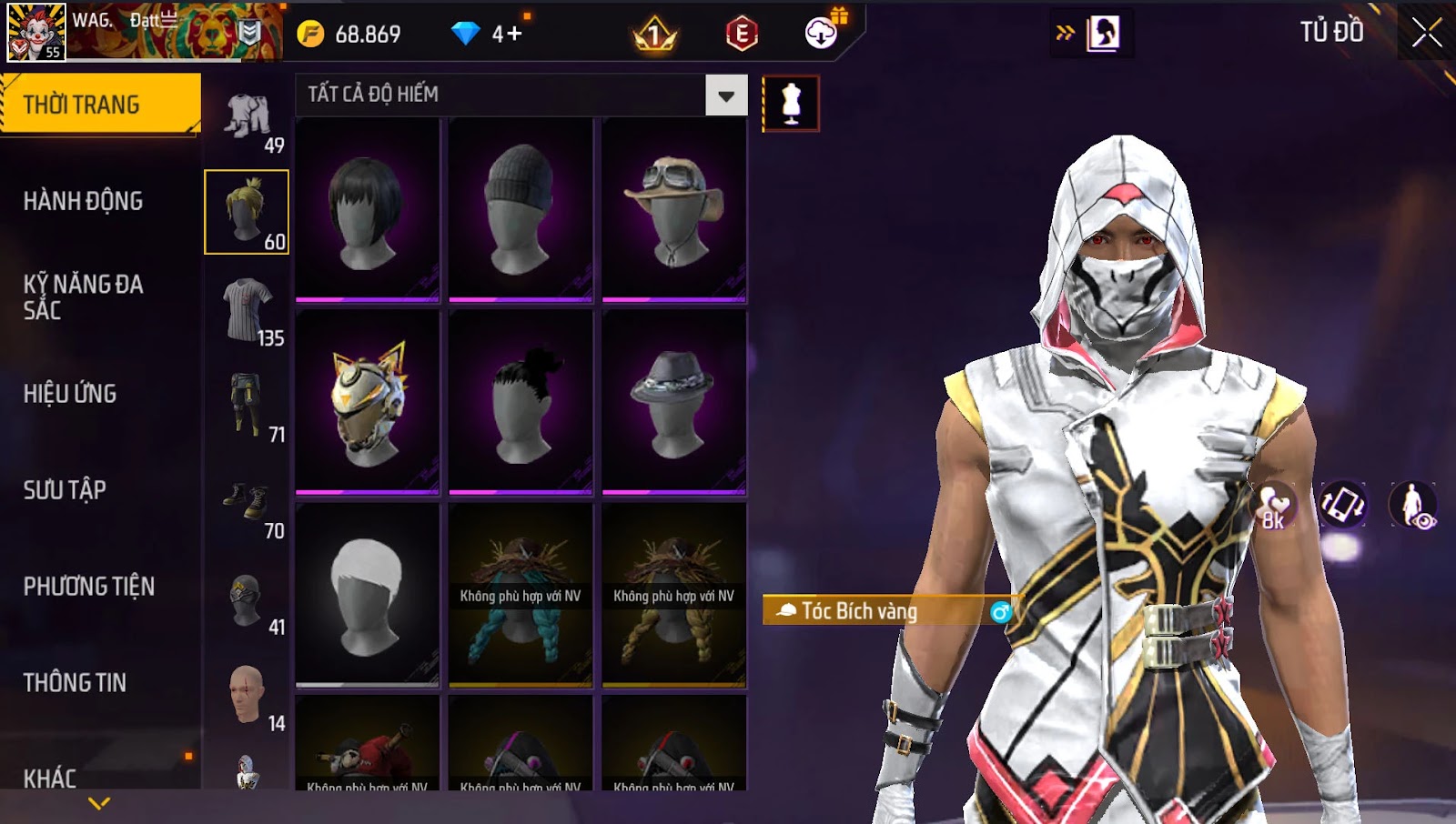Open the Phương Tiện tab

coord(89,587)
